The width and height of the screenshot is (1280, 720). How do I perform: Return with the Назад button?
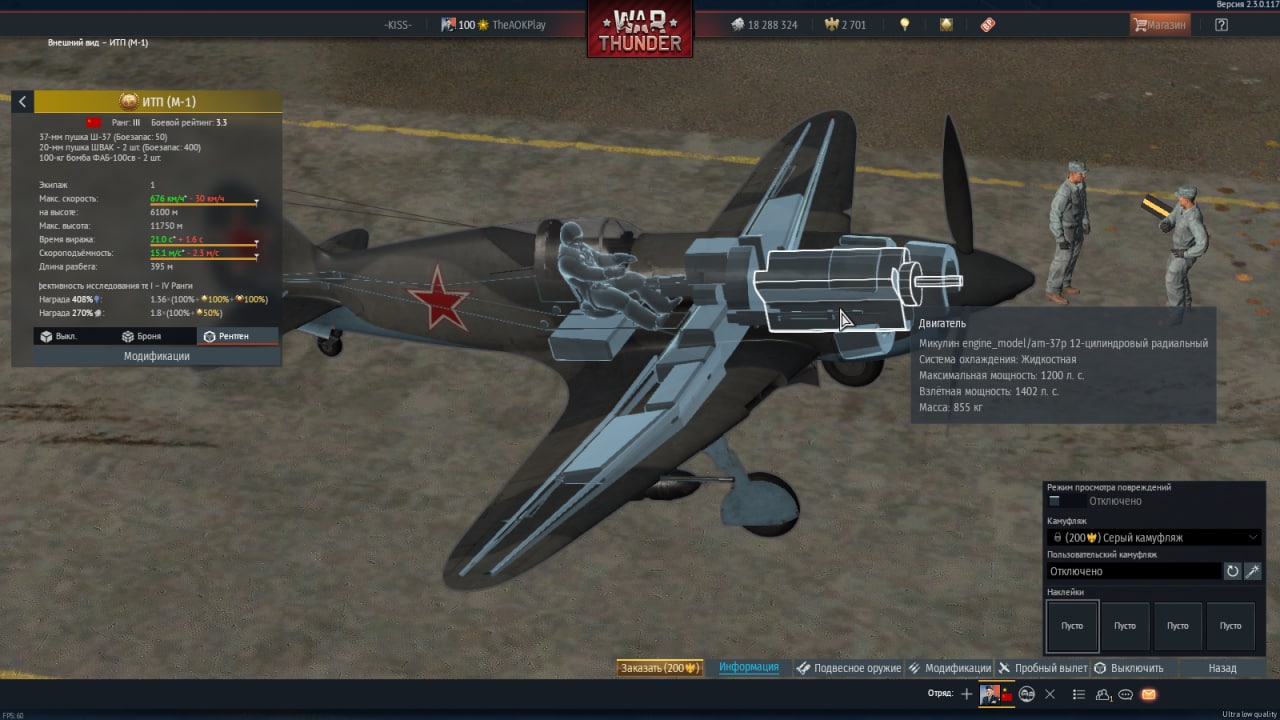(1222, 668)
